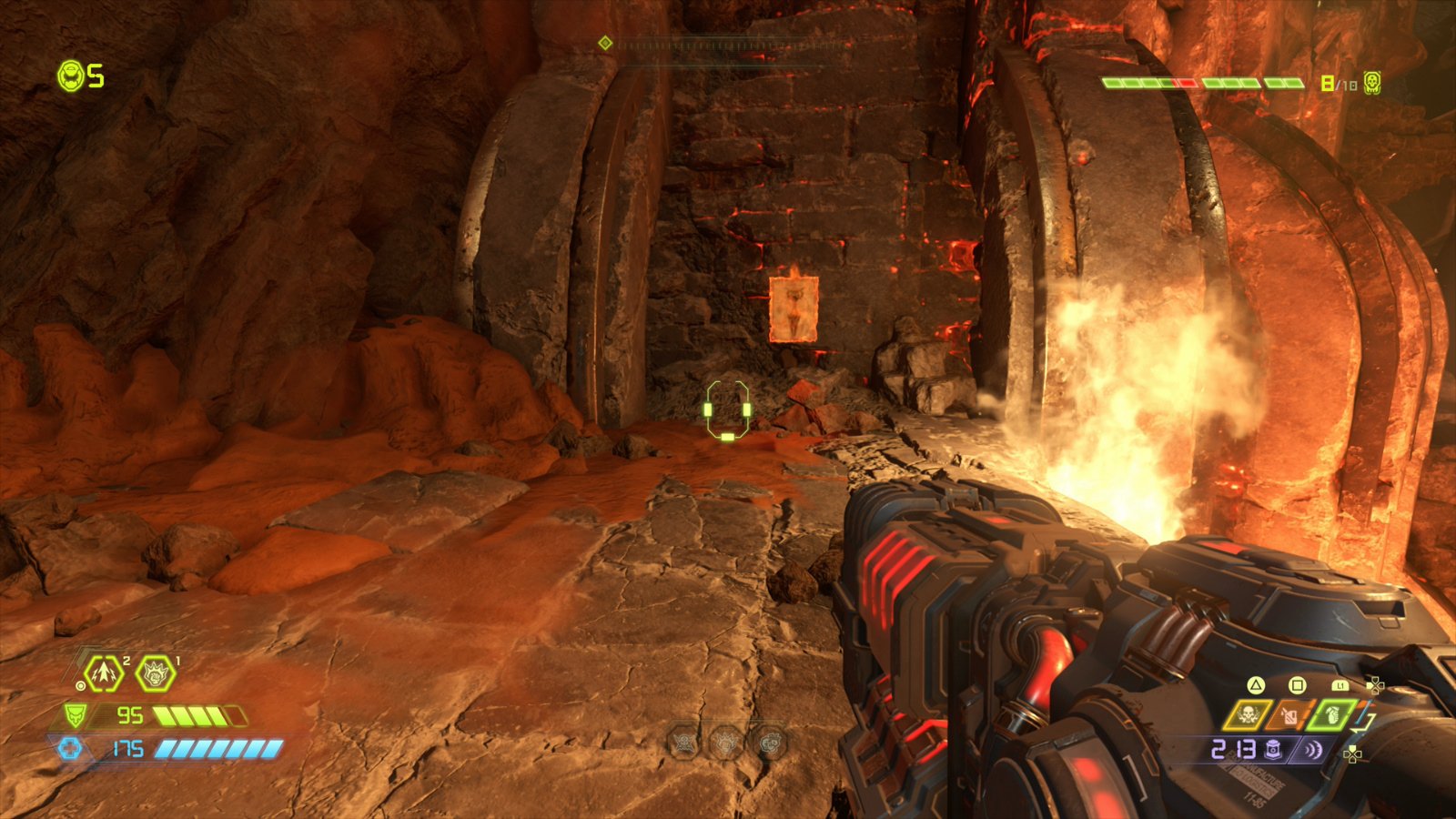Expand the crown power-up hexagon showing 1
The height and width of the screenshot is (819, 1456).
tap(154, 674)
